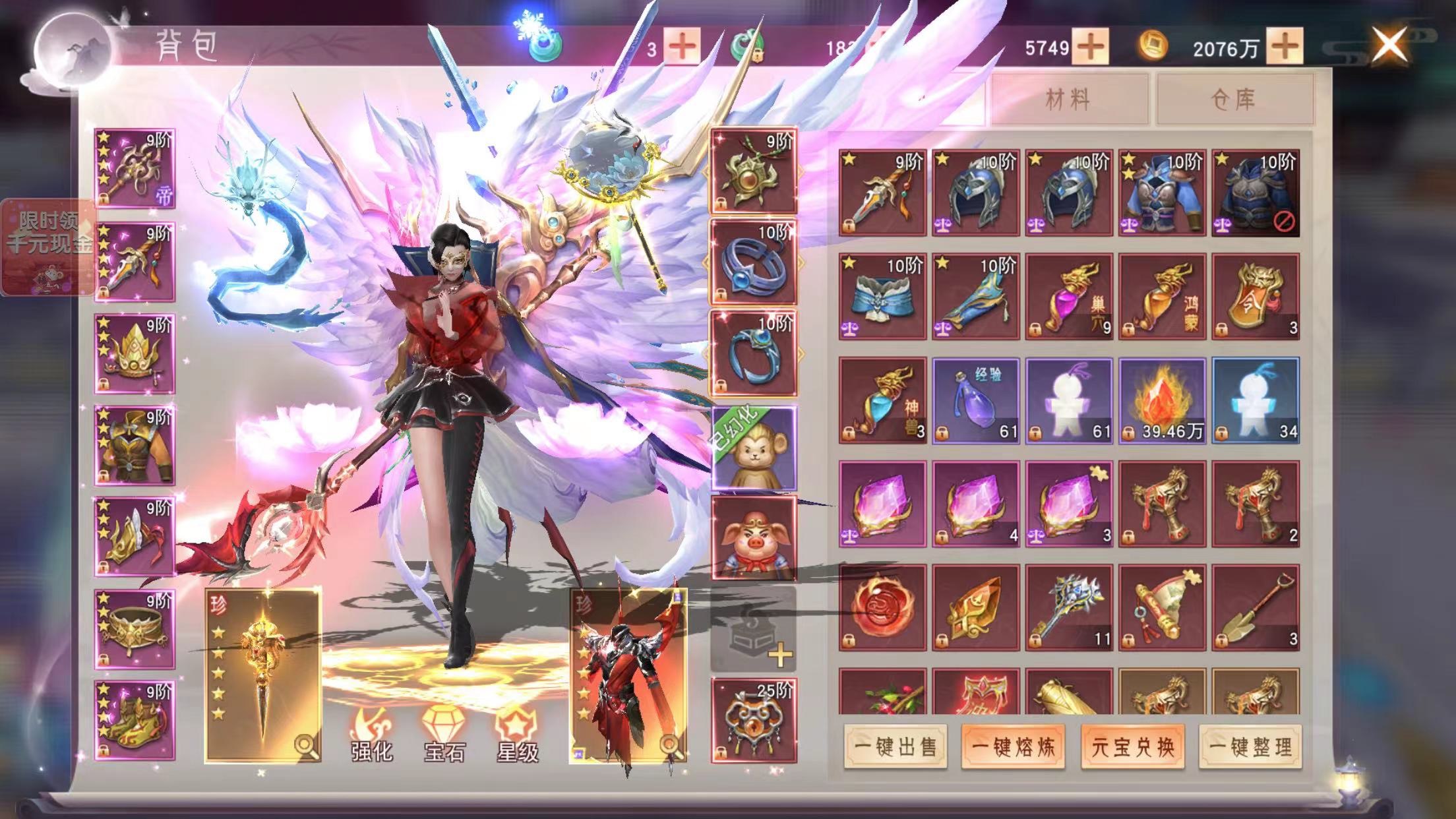This screenshot has width=1456, height=819.
Task: Select the purple 经验 potion slot
Action: pyautogui.click(x=975, y=400)
